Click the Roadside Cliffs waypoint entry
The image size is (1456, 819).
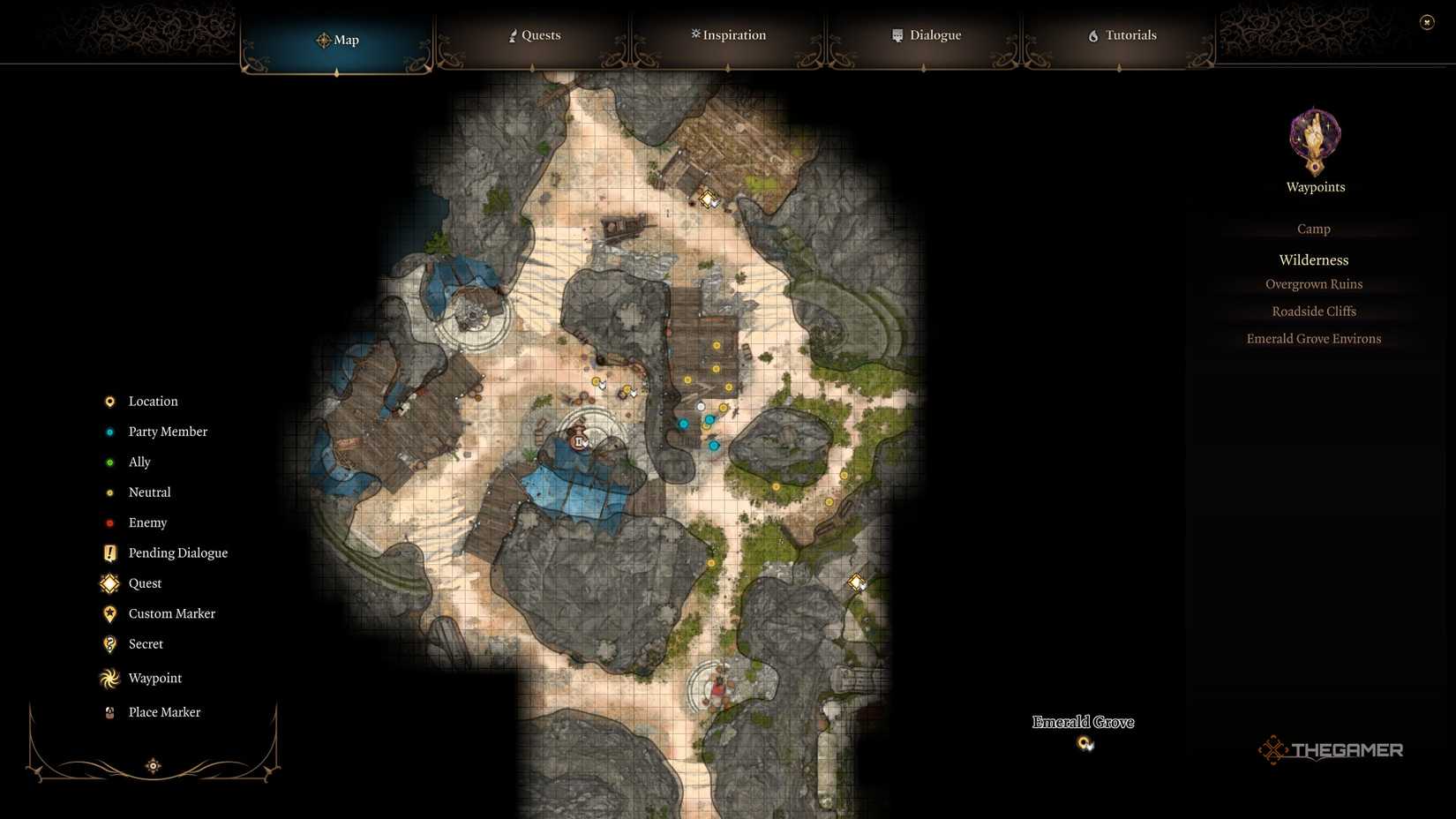click(1314, 311)
